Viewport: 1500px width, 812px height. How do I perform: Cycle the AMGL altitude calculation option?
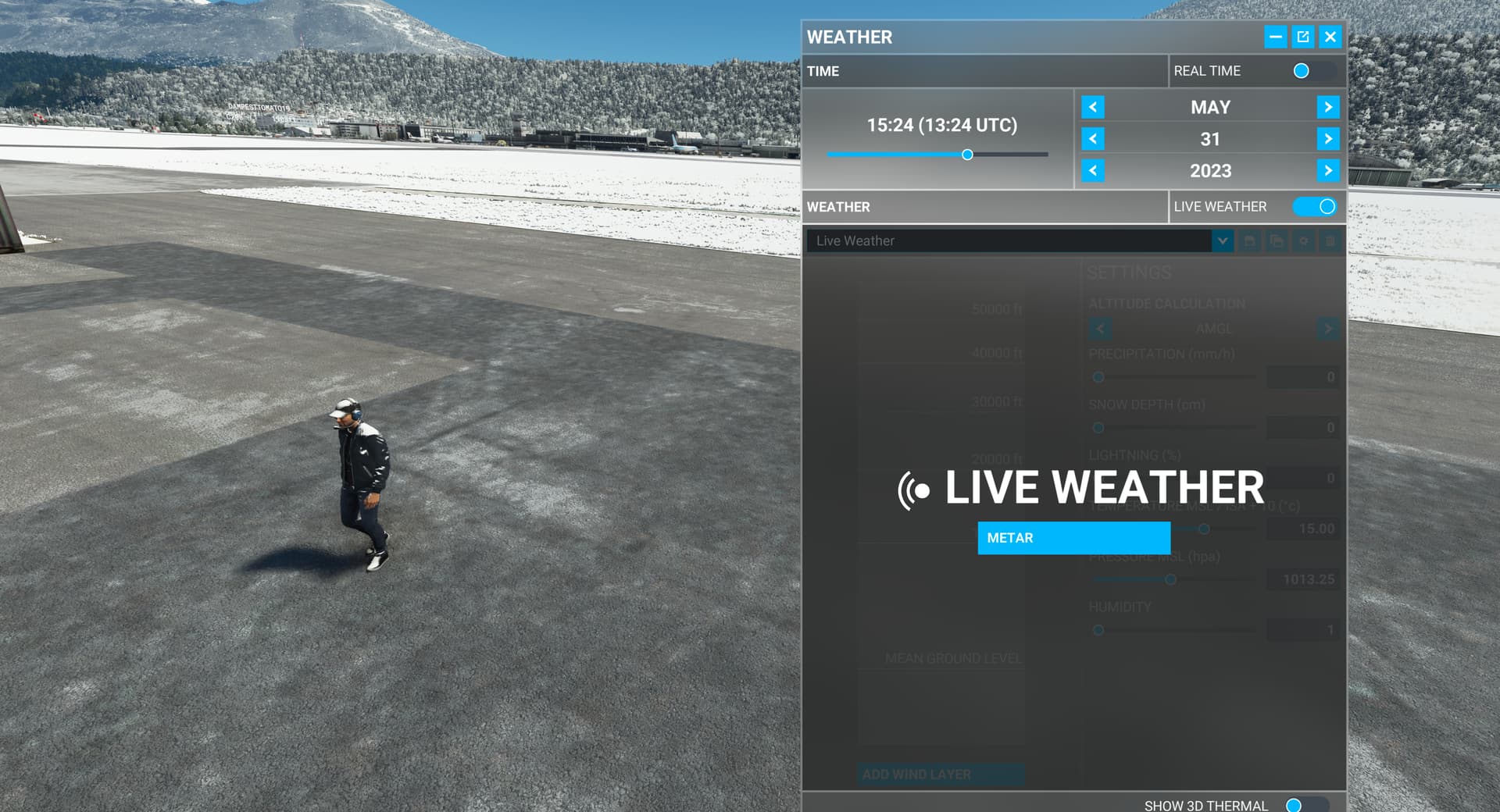click(1327, 329)
